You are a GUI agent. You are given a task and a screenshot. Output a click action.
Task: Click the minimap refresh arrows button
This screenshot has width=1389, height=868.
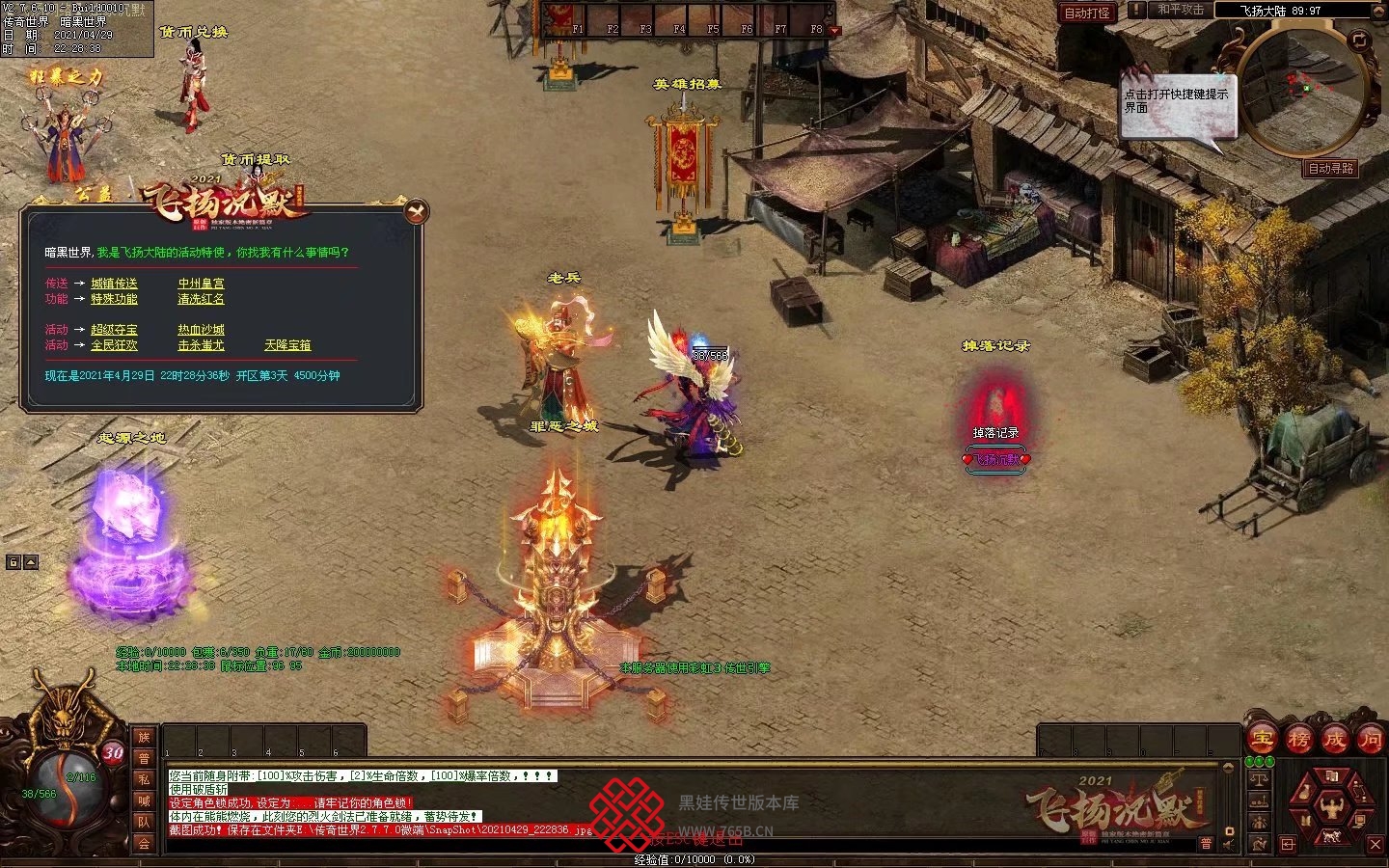(1359, 41)
